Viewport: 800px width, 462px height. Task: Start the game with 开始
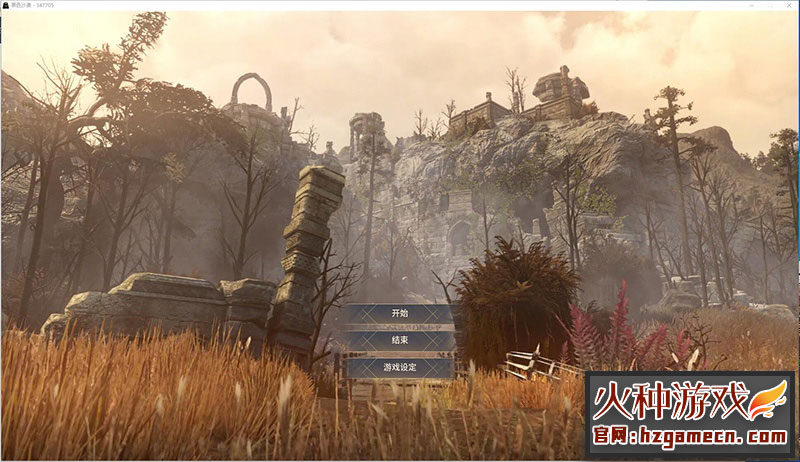click(400, 314)
